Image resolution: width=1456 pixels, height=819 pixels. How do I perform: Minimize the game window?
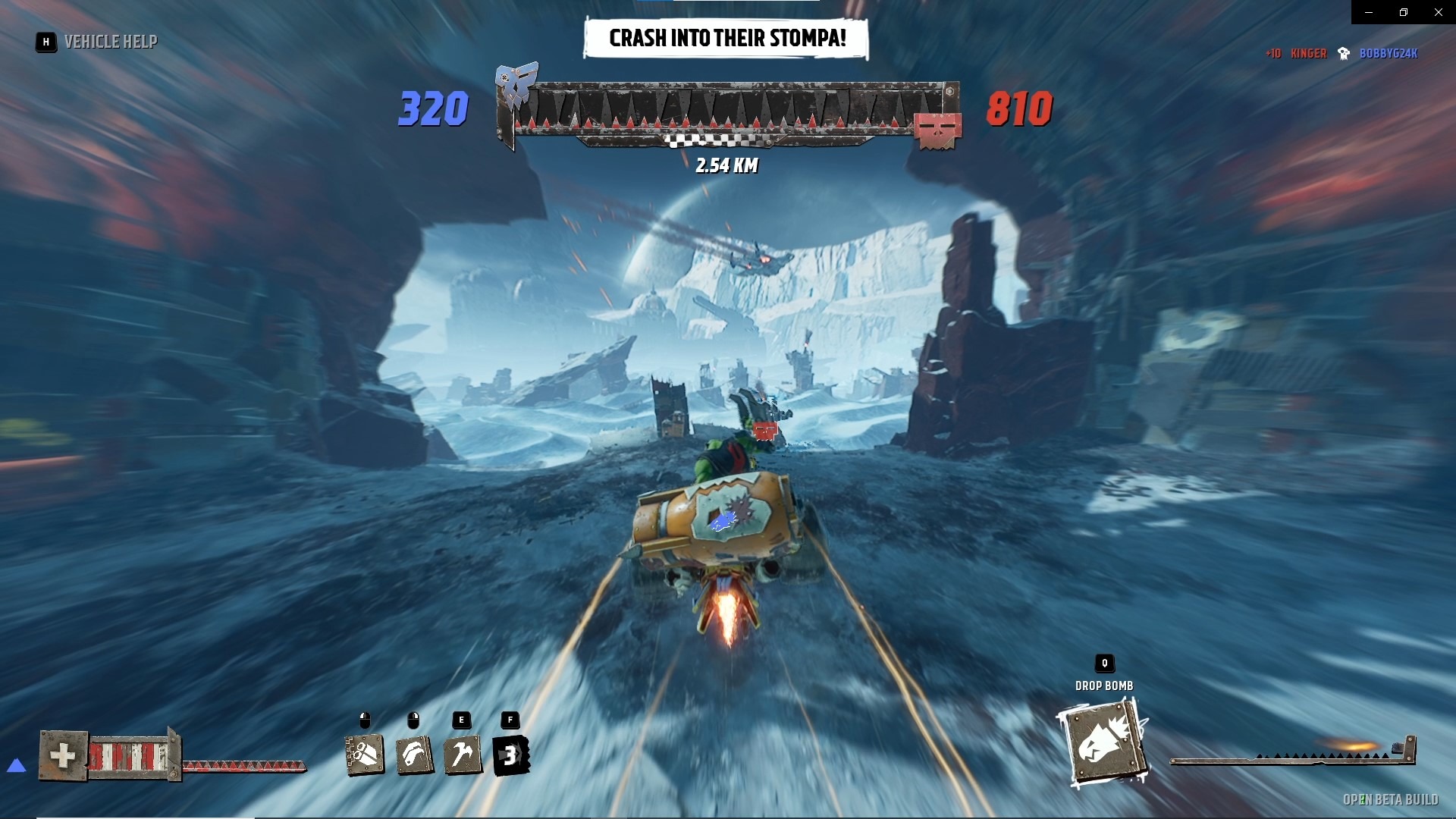(1369, 12)
